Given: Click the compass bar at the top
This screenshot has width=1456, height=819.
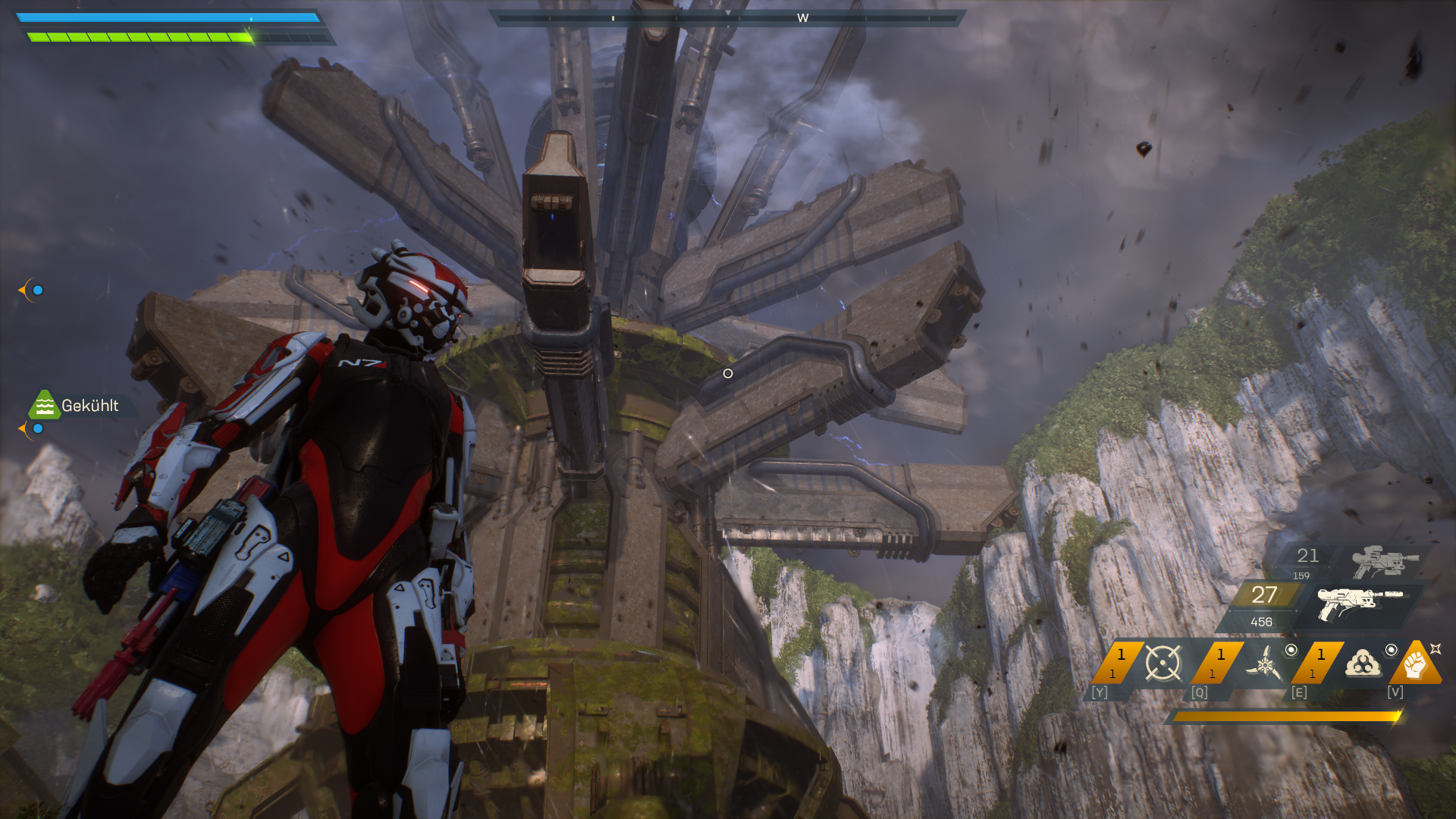Looking at the screenshot, I should click(x=727, y=17).
